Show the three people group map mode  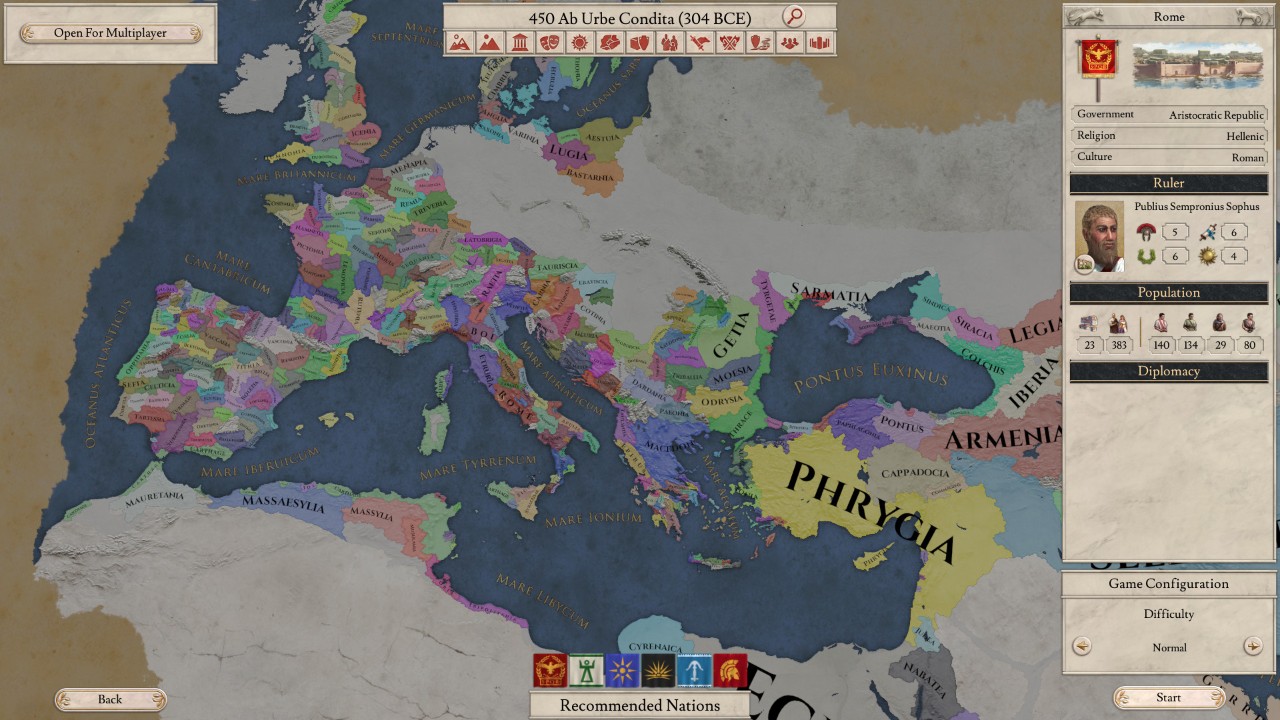click(x=790, y=43)
